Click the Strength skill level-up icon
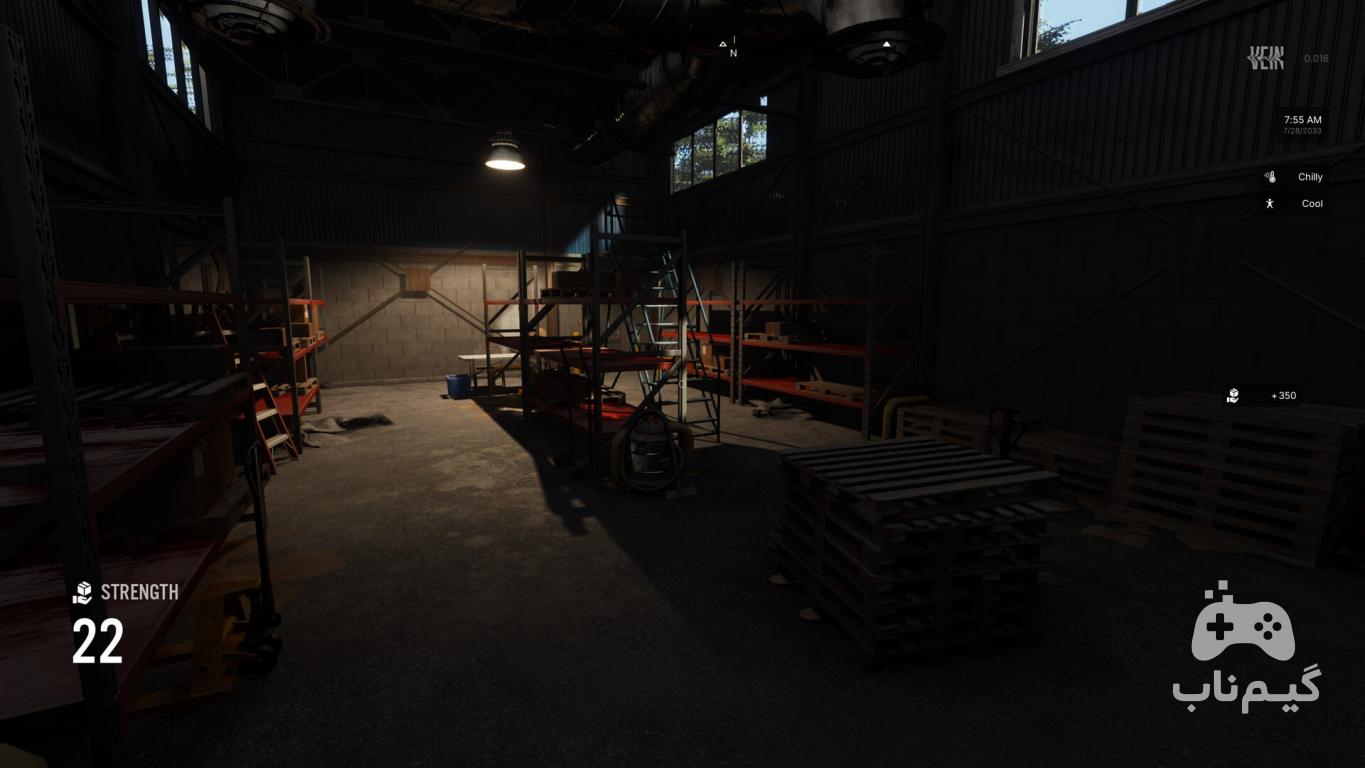 [82, 593]
